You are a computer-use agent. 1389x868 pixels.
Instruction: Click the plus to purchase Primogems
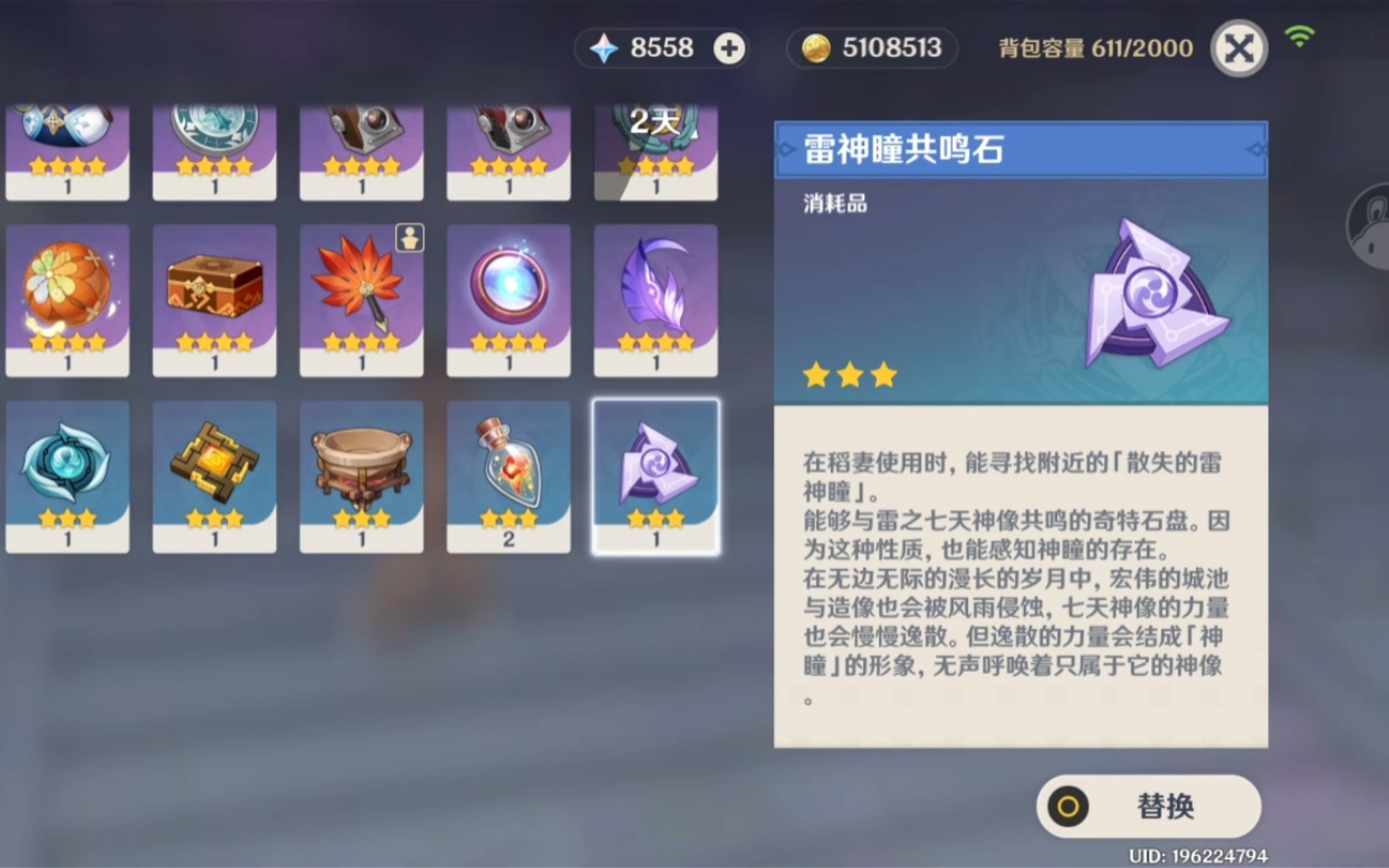click(x=728, y=48)
